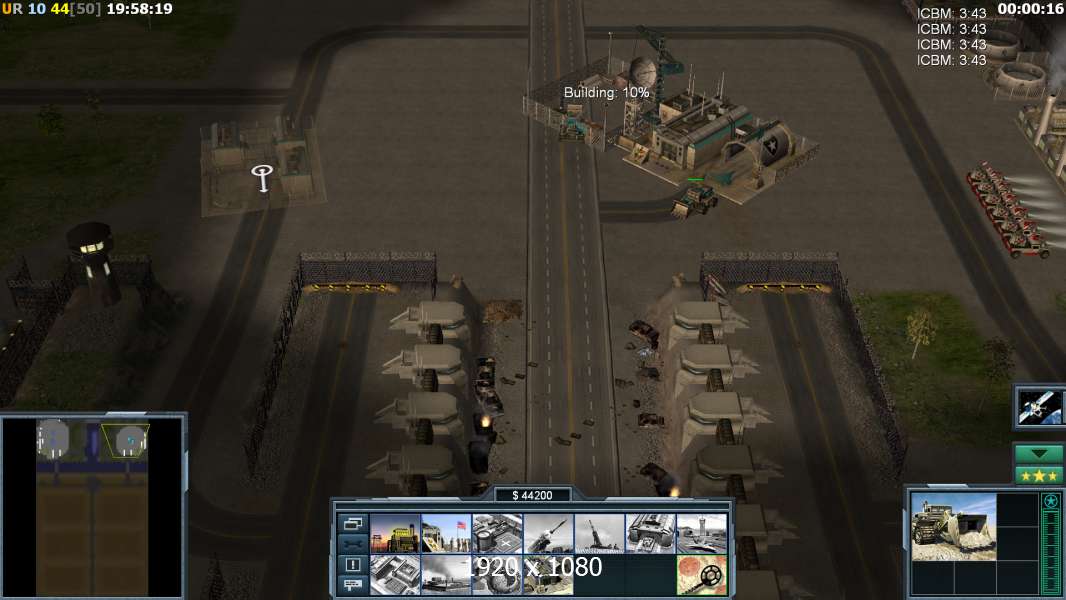Open the three-star general's powers button

[1039, 475]
